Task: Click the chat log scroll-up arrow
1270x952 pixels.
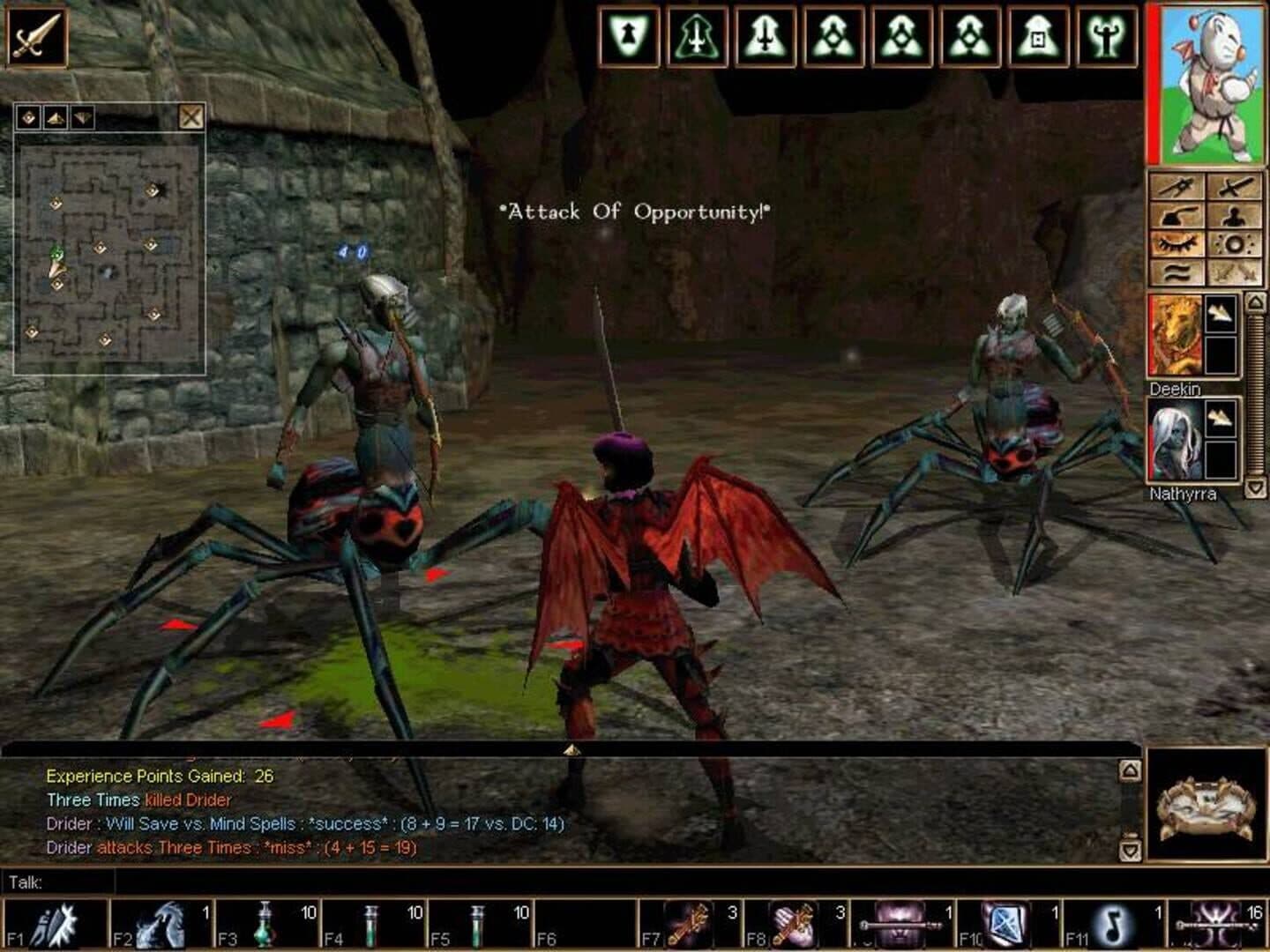Action: [1130, 770]
